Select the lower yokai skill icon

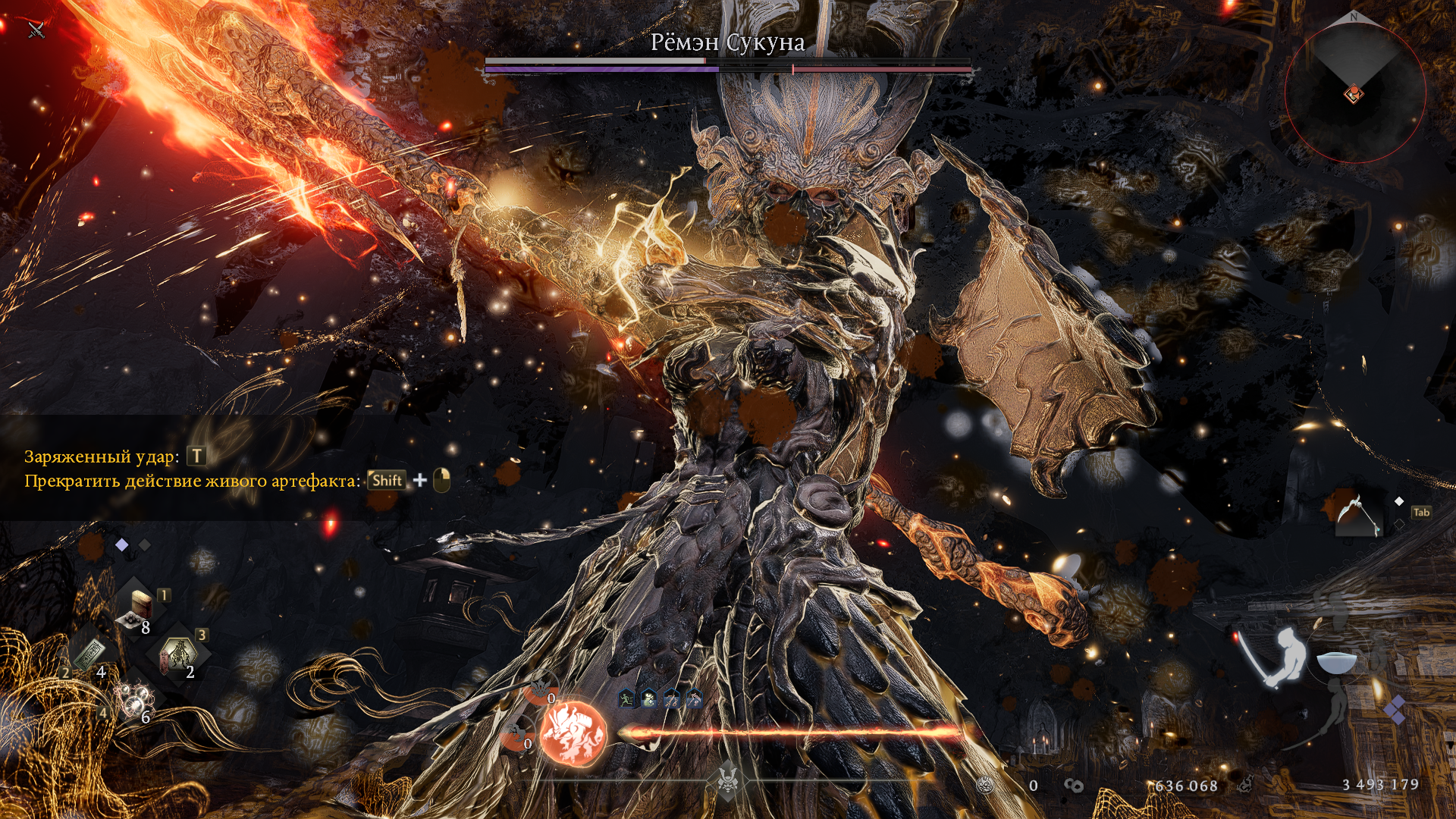[x=516, y=734]
